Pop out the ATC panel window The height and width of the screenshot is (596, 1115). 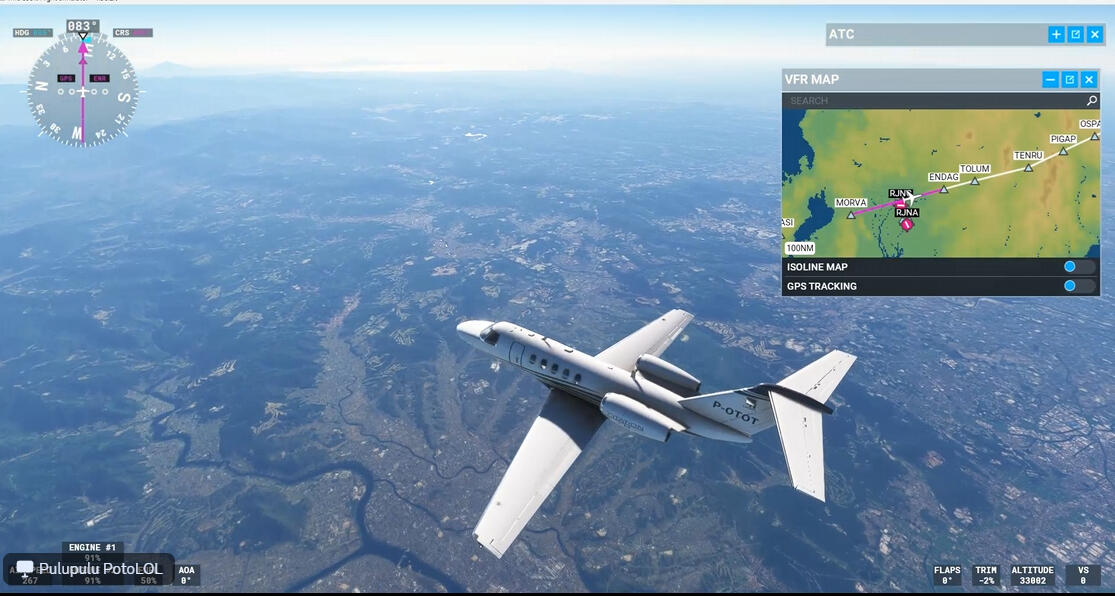click(x=1075, y=34)
